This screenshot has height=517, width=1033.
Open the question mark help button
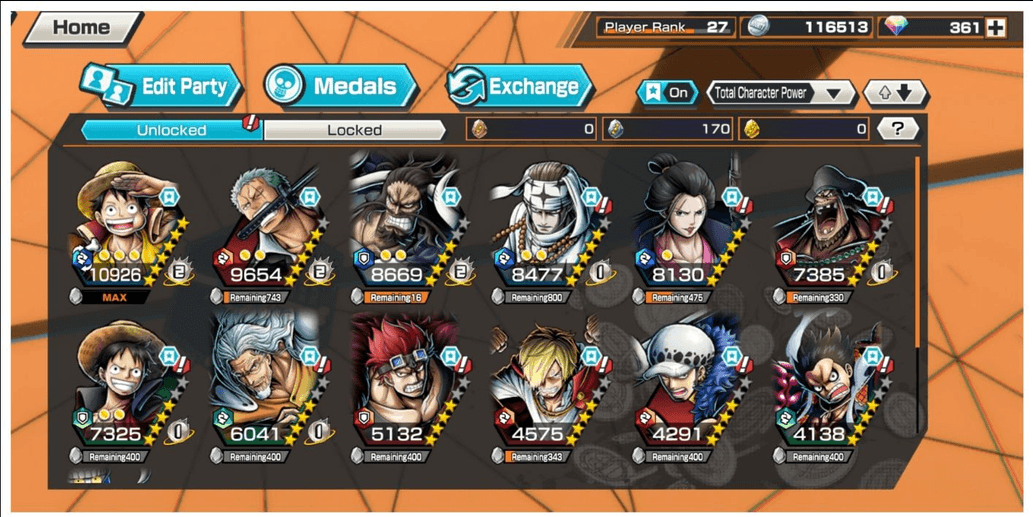point(898,129)
